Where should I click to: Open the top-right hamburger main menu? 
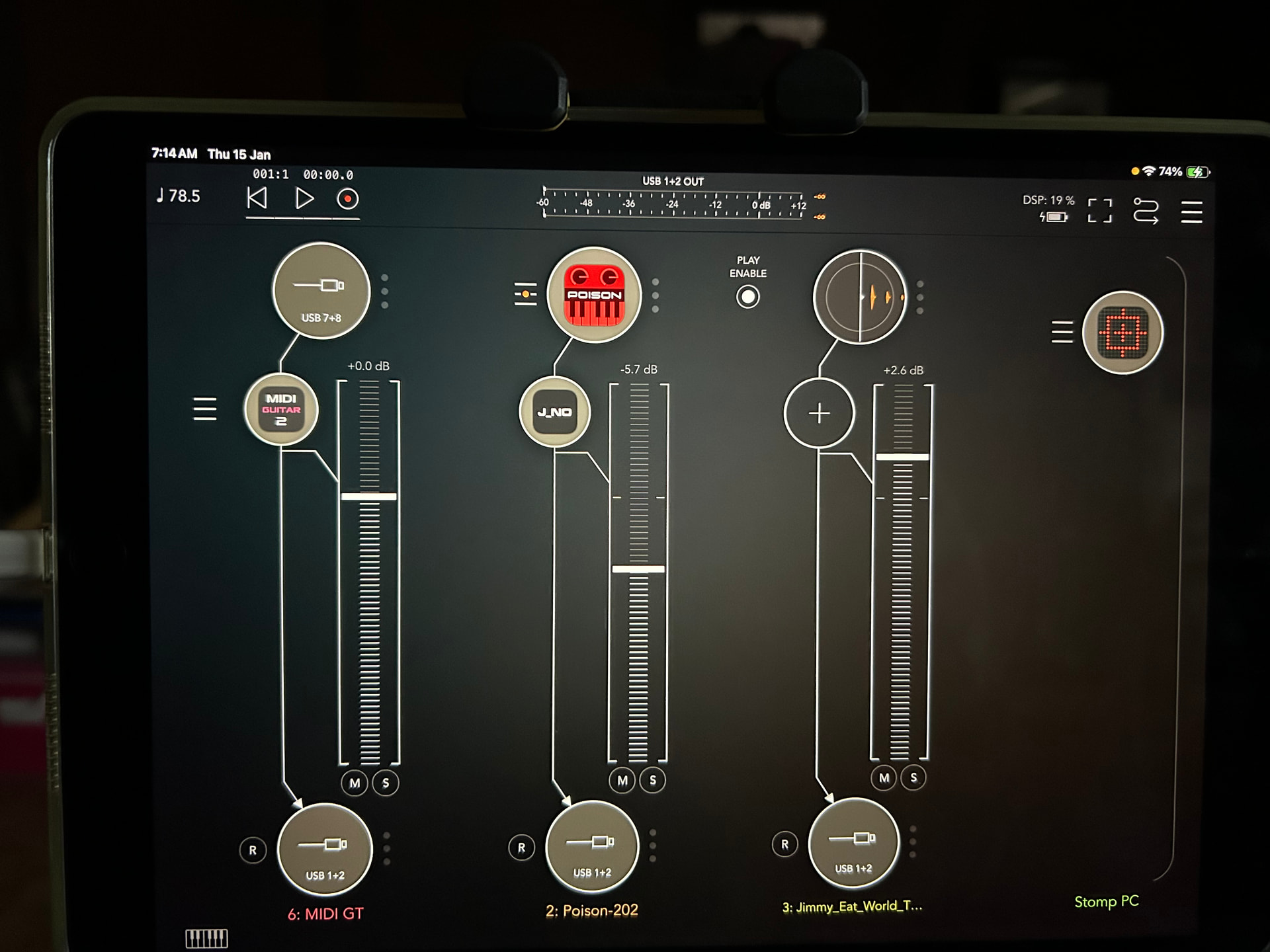[x=1191, y=212]
